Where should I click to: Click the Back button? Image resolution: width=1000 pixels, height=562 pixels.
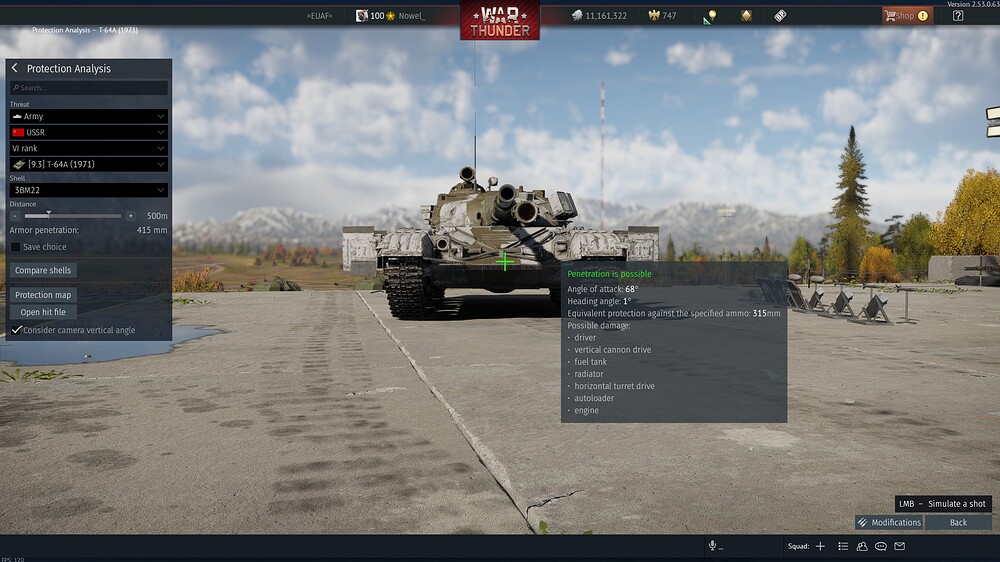click(958, 522)
